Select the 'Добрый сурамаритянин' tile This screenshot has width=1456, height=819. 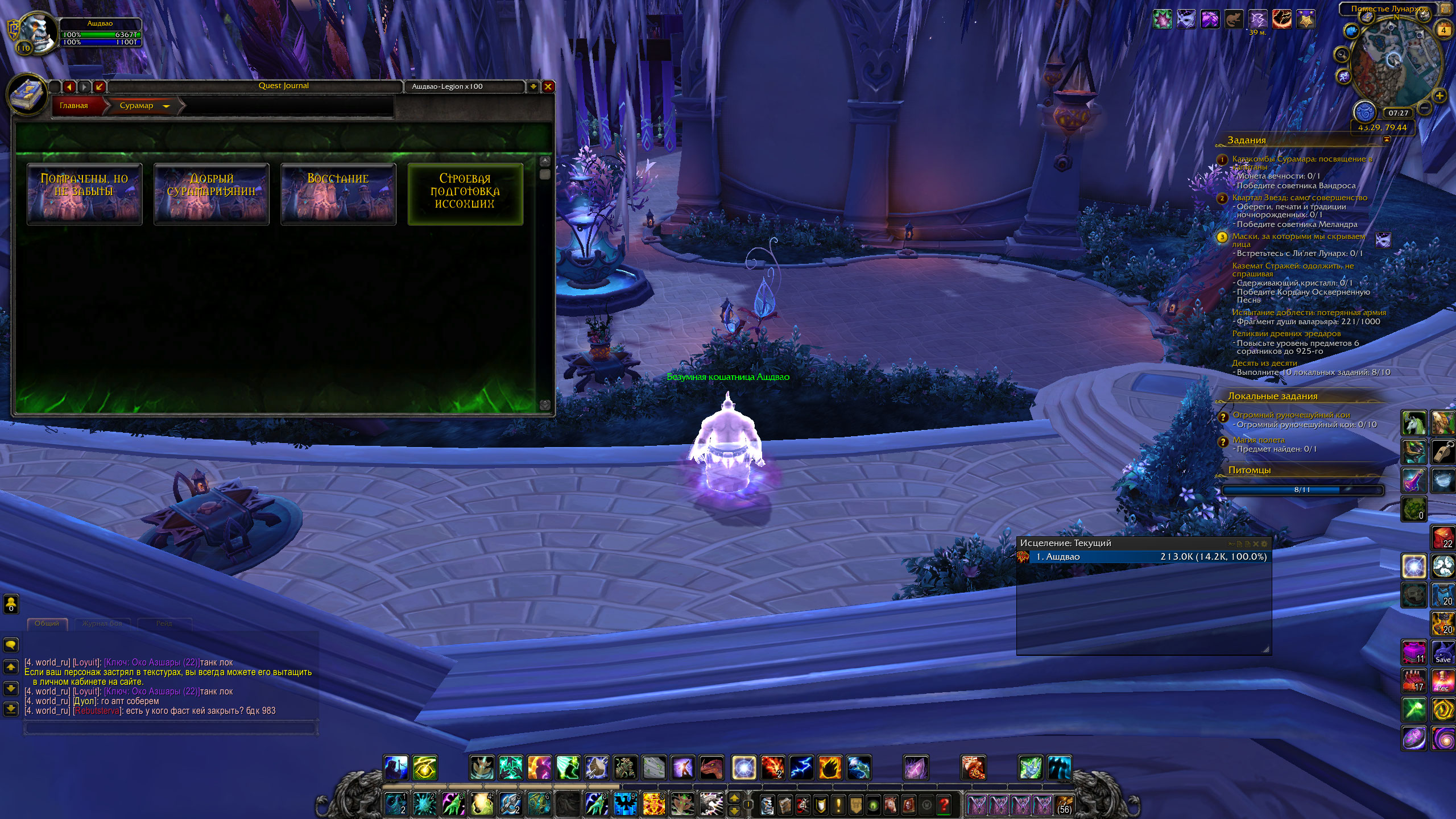212,194
